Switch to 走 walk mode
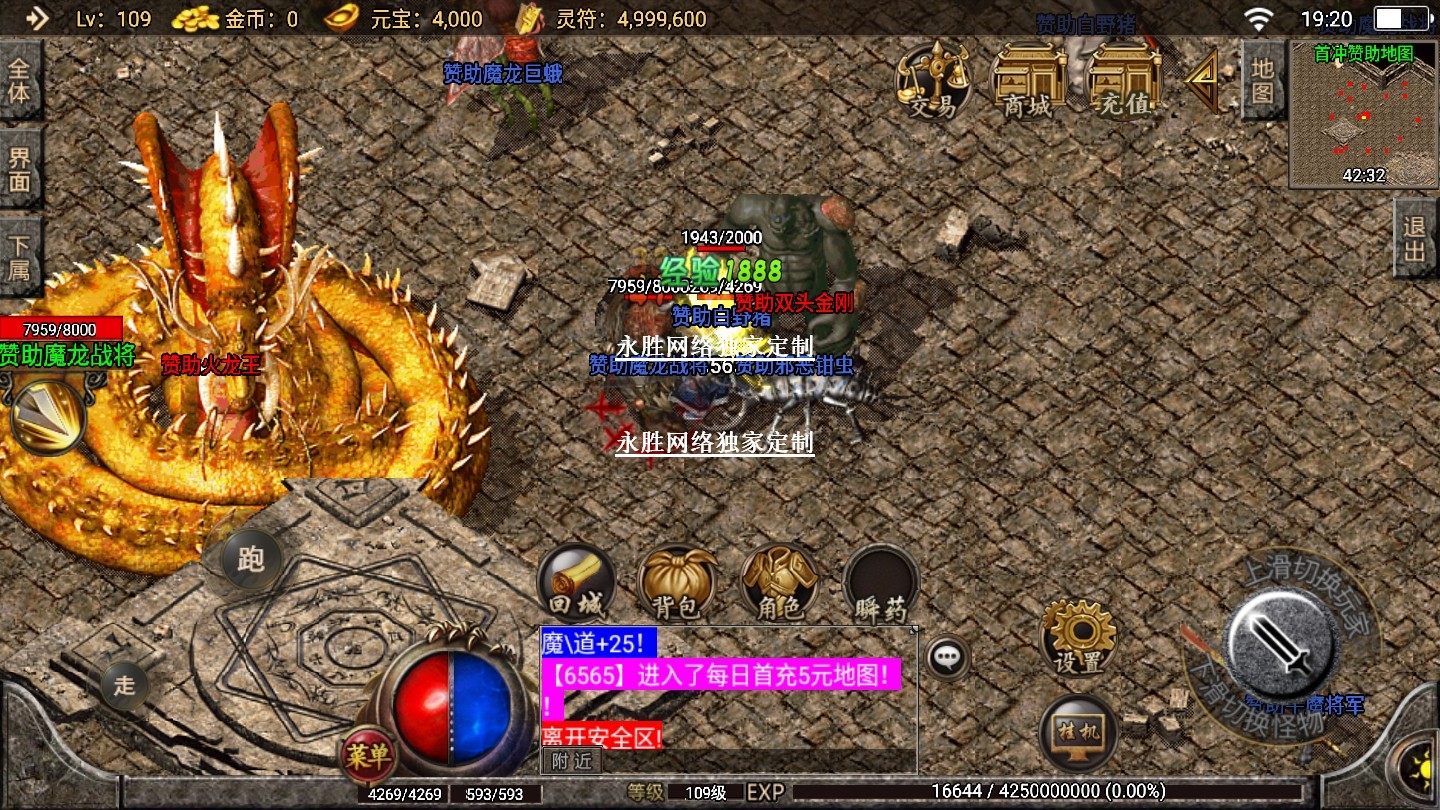Viewport: 1440px width, 810px height. pos(124,685)
